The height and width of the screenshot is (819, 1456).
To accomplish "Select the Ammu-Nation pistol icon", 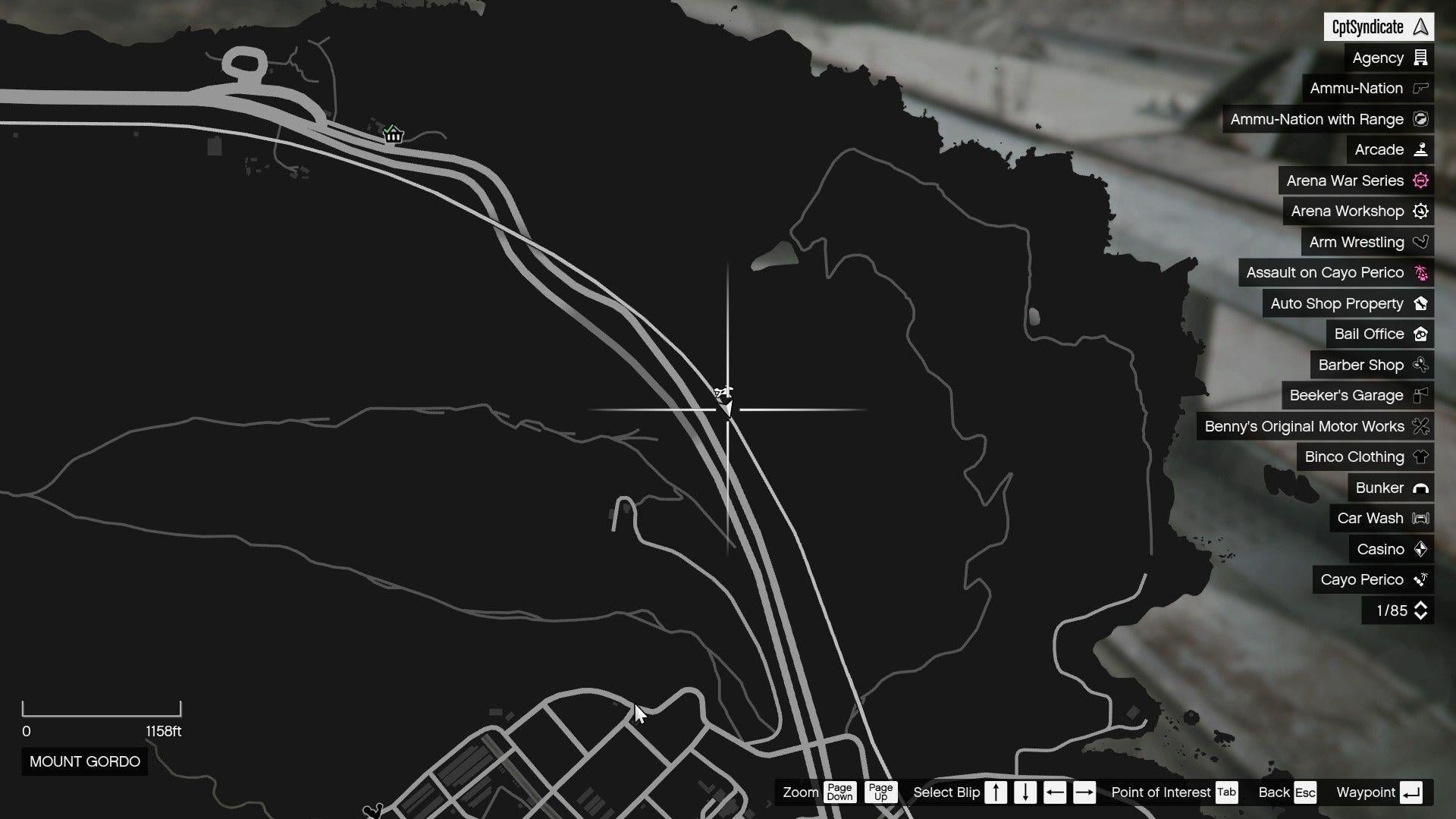I will point(1421,88).
